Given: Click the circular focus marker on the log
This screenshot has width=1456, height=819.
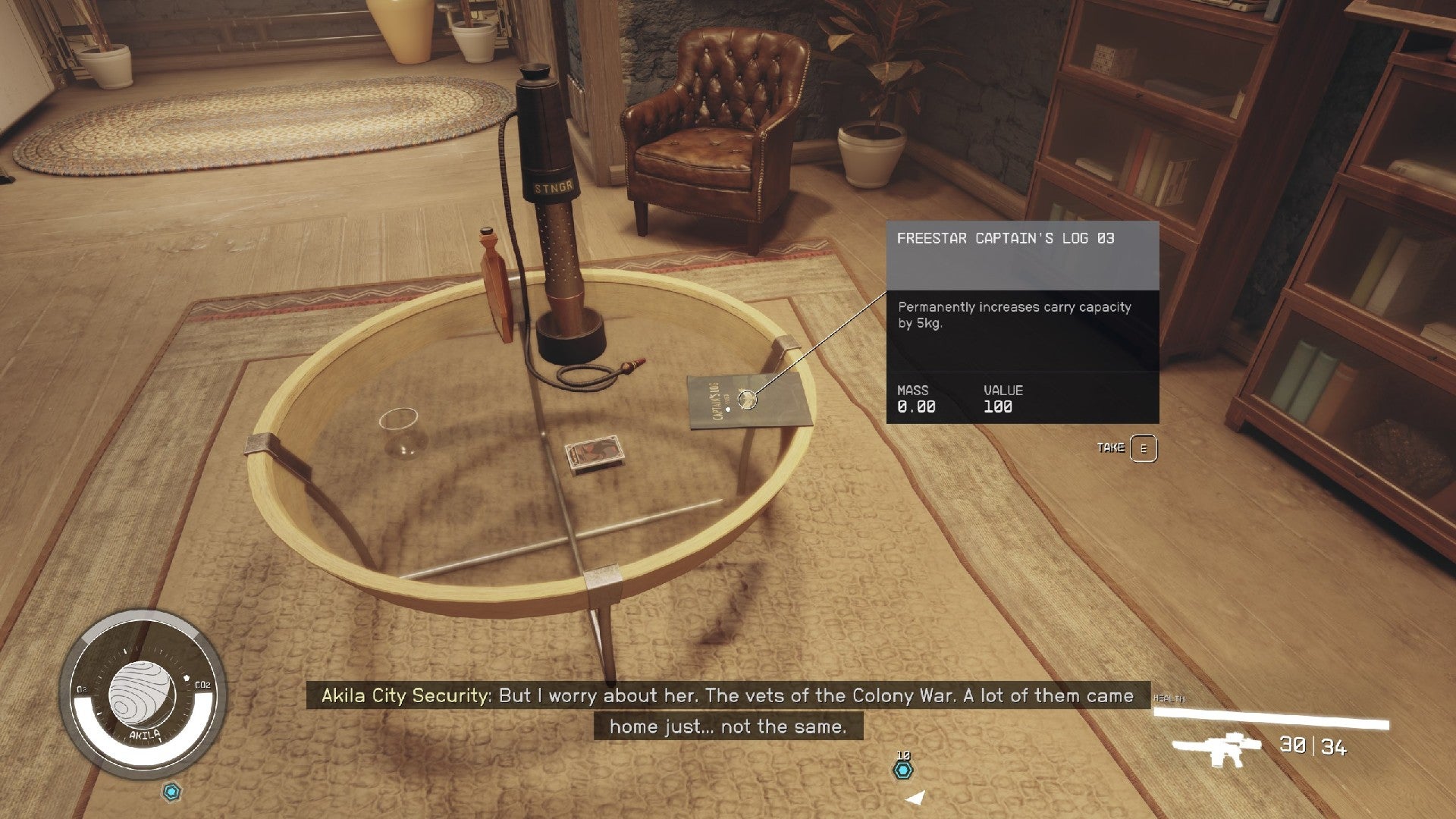Looking at the screenshot, I should [x=746, y=399].
